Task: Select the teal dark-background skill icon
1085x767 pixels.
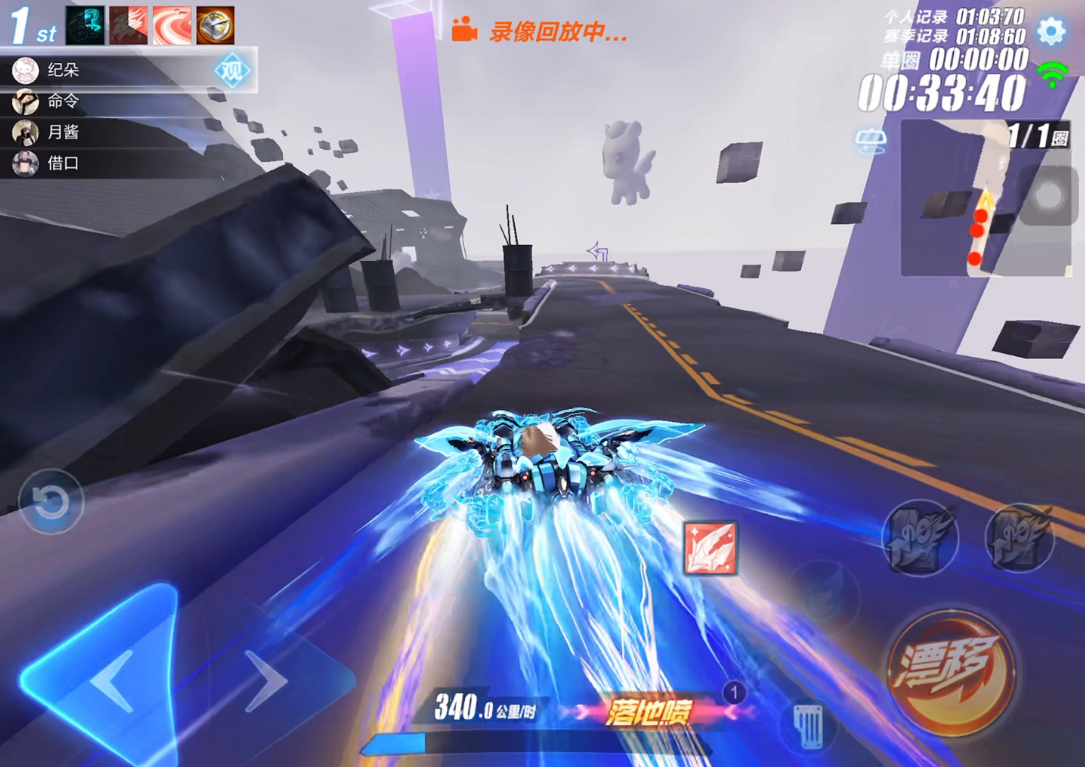Action: (x=85, y=25)
